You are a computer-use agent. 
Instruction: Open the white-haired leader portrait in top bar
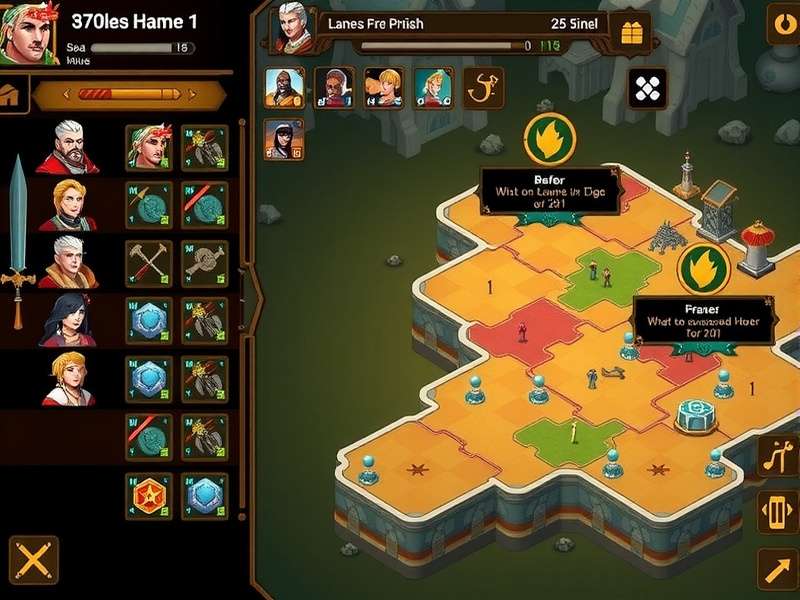tap(293, 28)
